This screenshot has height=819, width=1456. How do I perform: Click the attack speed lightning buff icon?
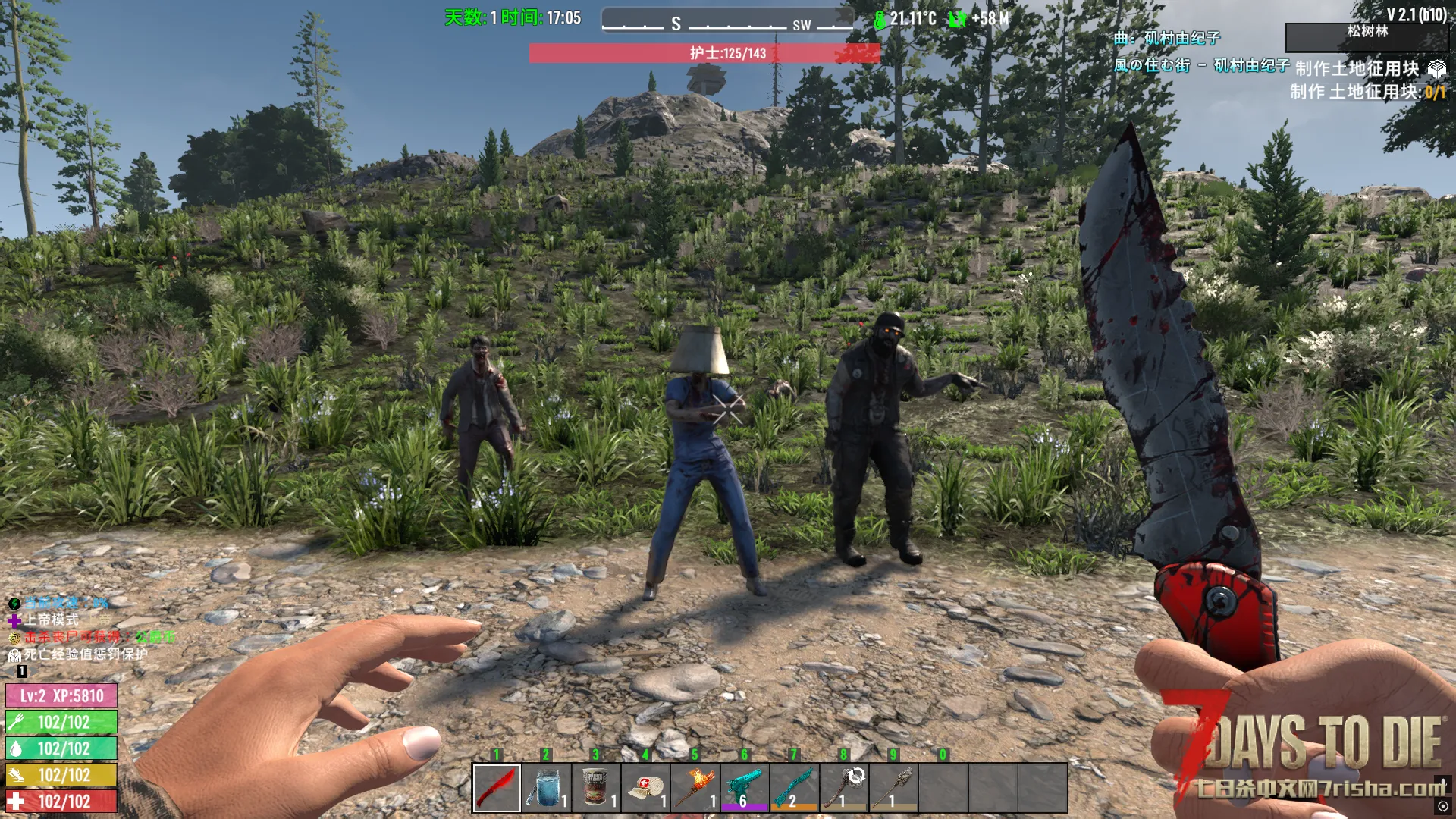(x=14, y=604)
